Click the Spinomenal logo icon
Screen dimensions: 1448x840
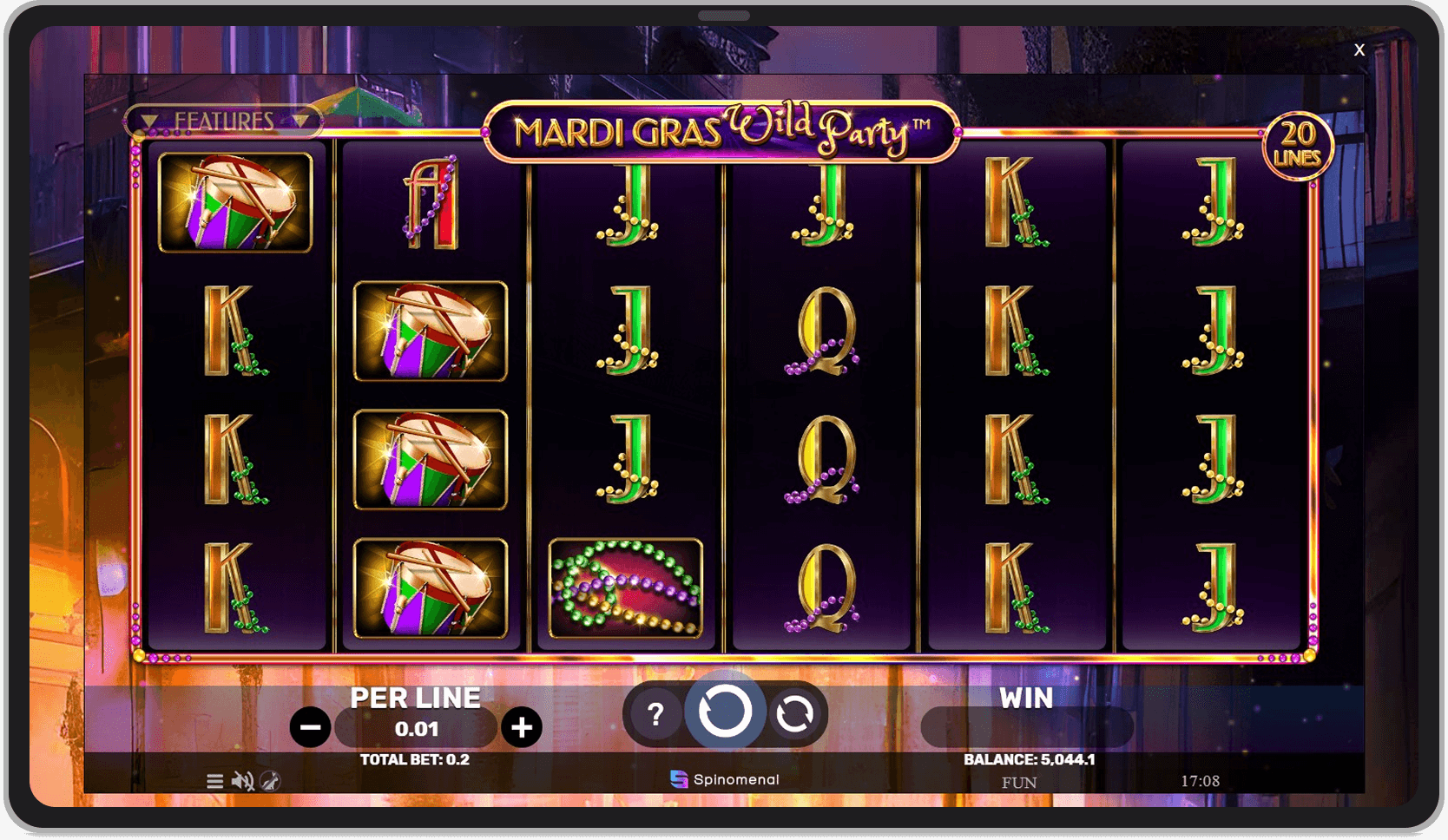click(x=680, y=778)
